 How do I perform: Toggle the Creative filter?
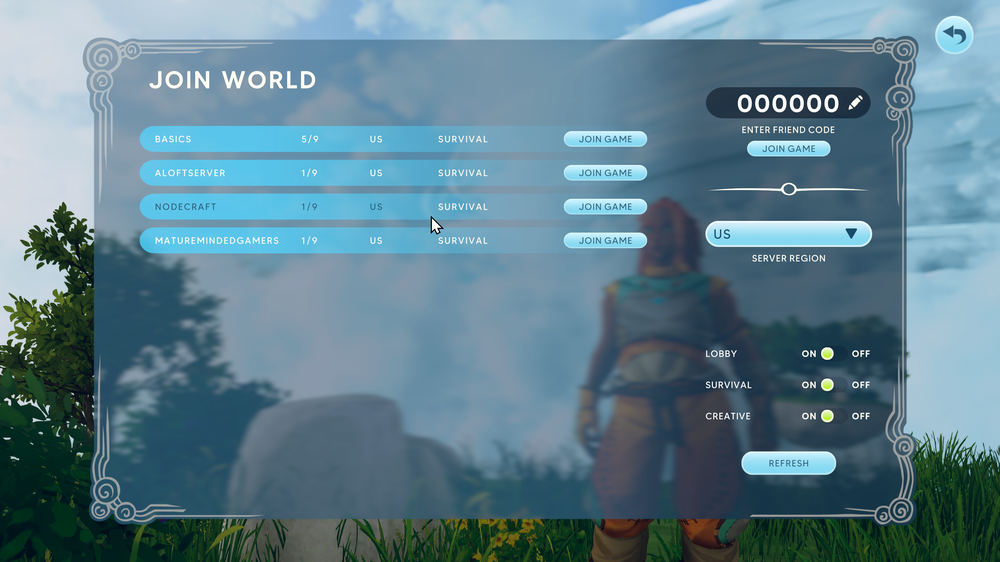click(x=827, y=416)
